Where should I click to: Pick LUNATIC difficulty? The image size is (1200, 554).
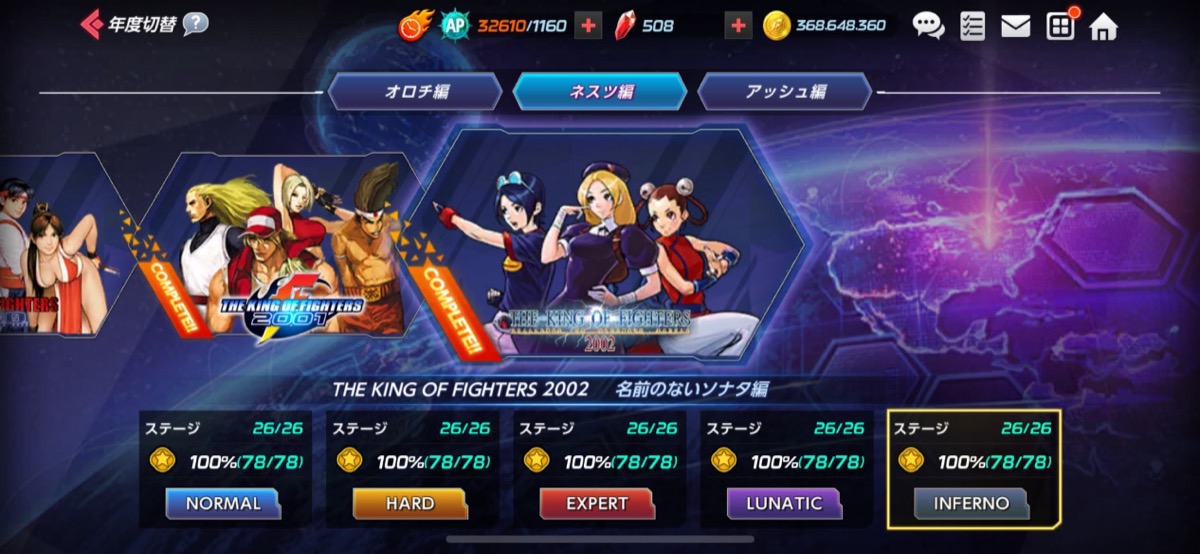pos(784,503)
